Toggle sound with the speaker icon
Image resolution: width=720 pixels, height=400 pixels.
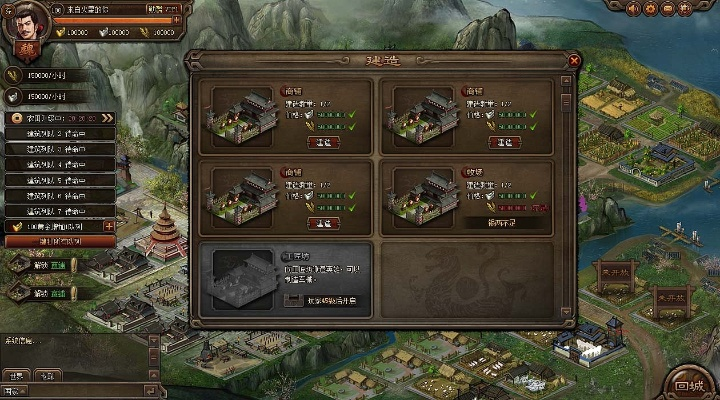633,8
